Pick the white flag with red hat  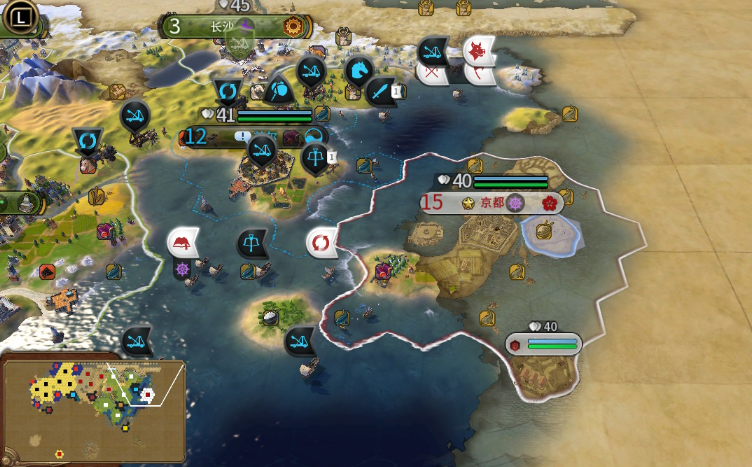(183, 242)
